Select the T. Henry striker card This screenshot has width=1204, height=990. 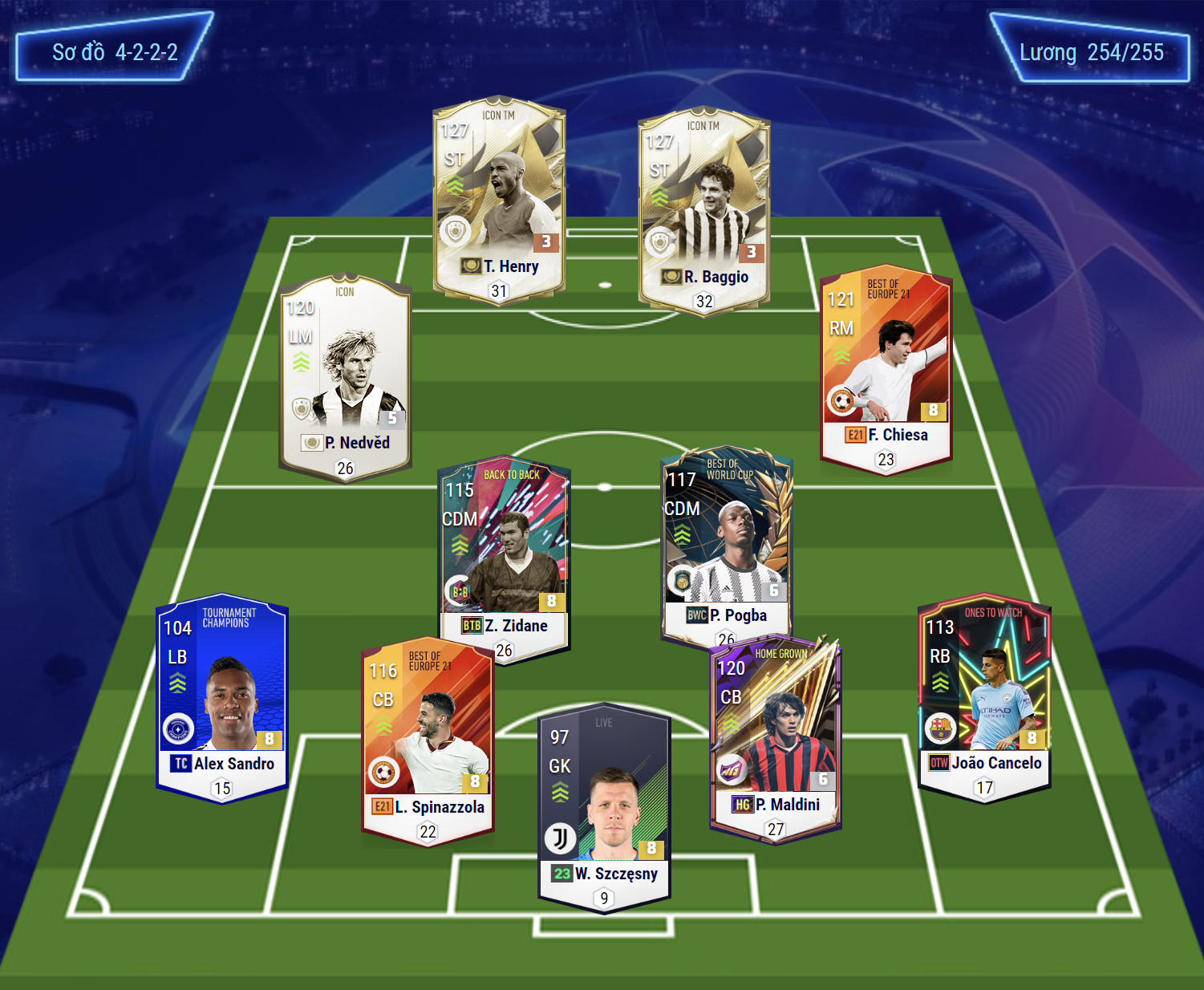click(499, 201)
